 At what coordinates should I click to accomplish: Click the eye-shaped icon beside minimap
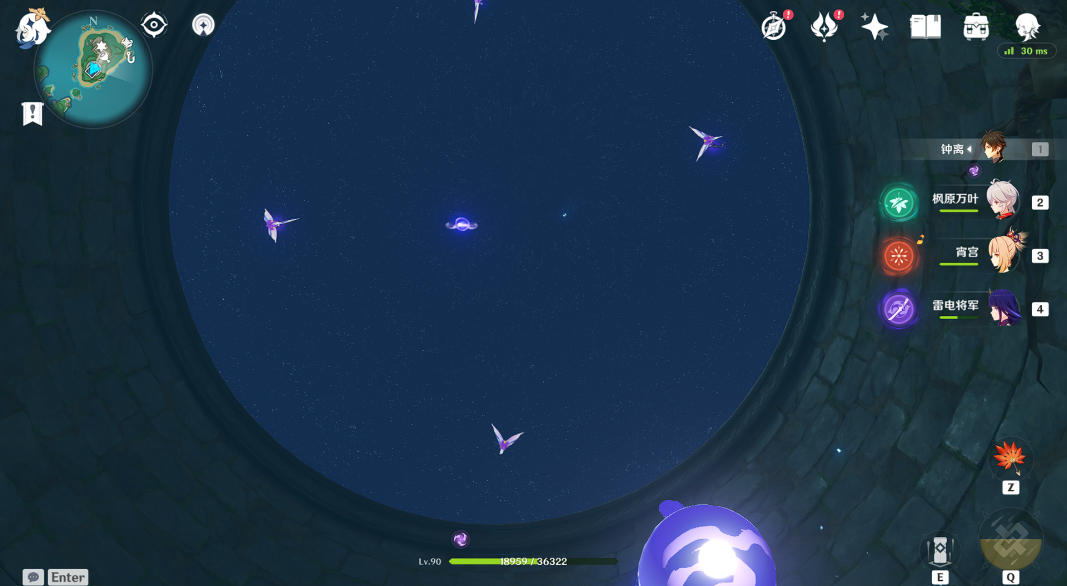(x=154, y=25)
